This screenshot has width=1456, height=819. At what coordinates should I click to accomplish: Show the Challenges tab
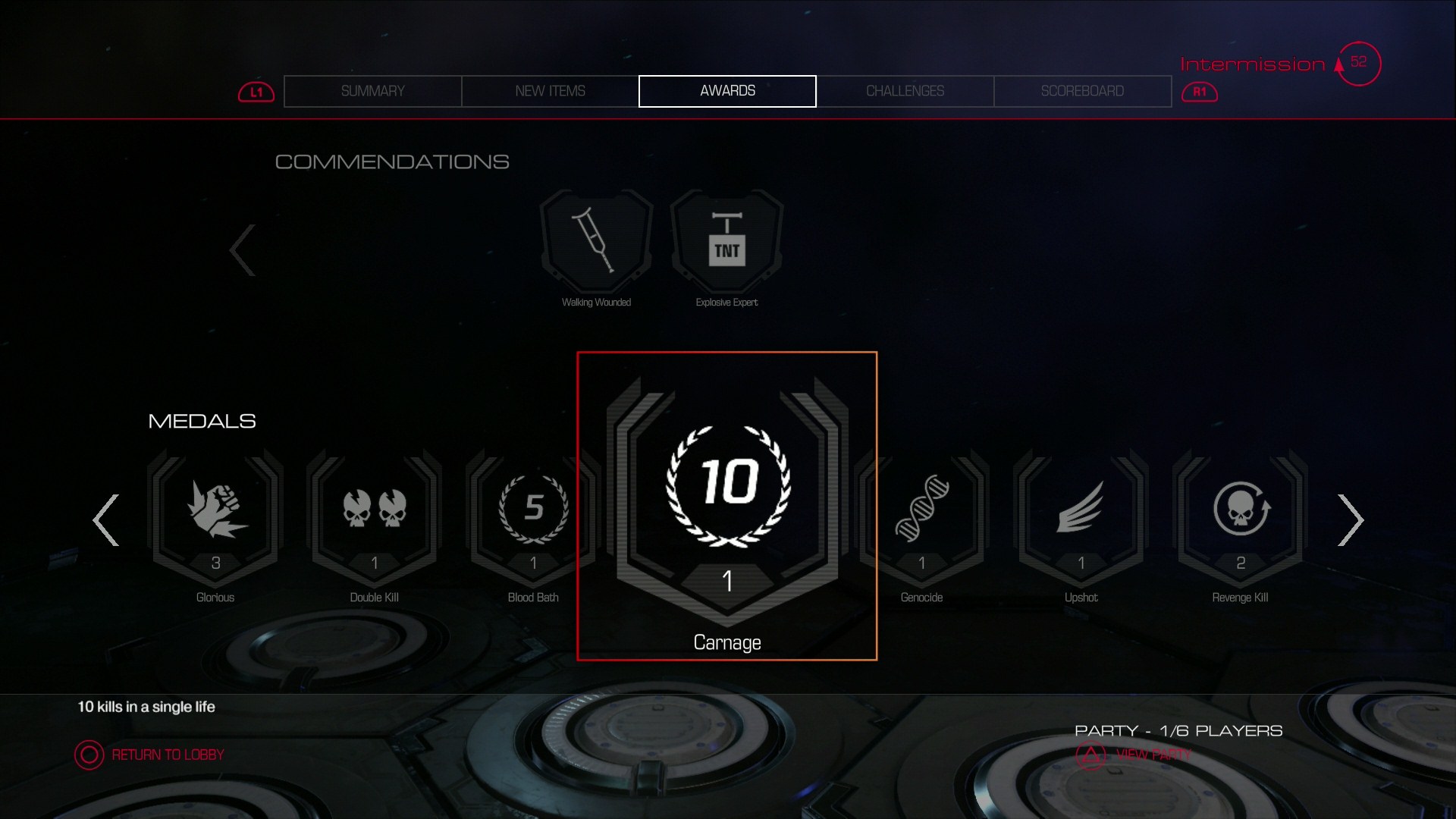[905, 91]
